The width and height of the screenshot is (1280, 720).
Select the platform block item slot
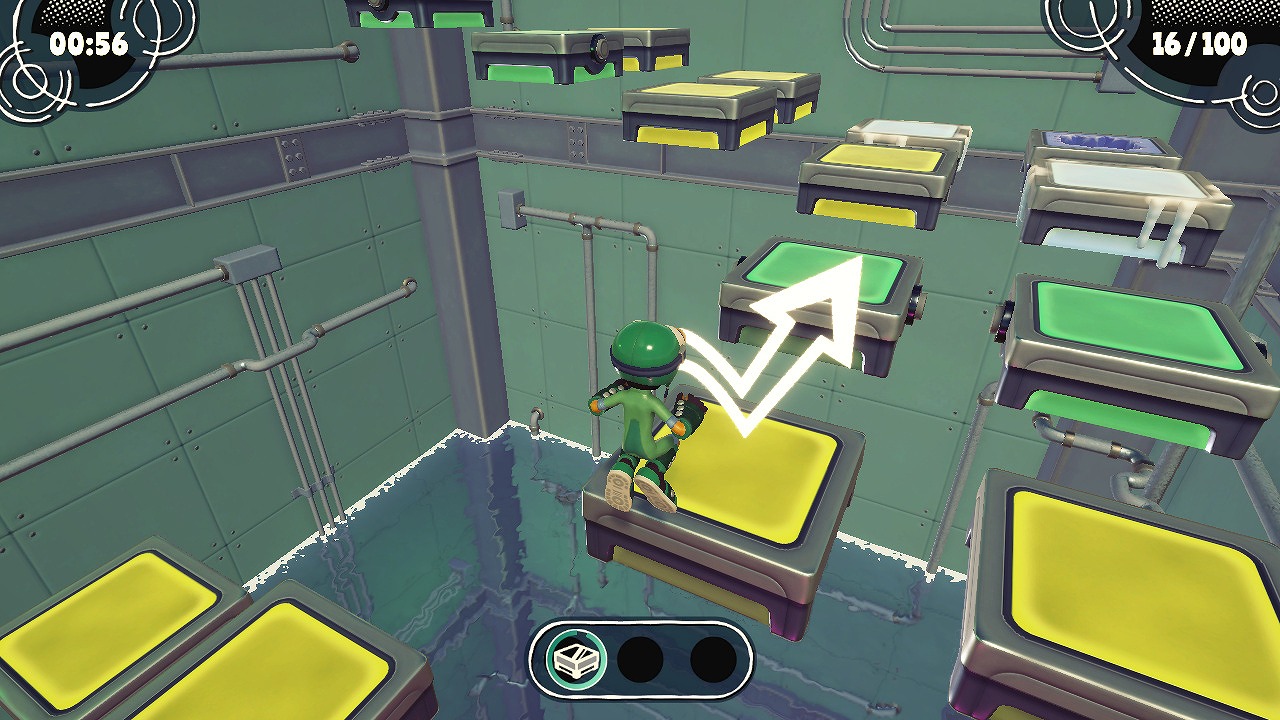pyautogui.click(x=577, y=659)
